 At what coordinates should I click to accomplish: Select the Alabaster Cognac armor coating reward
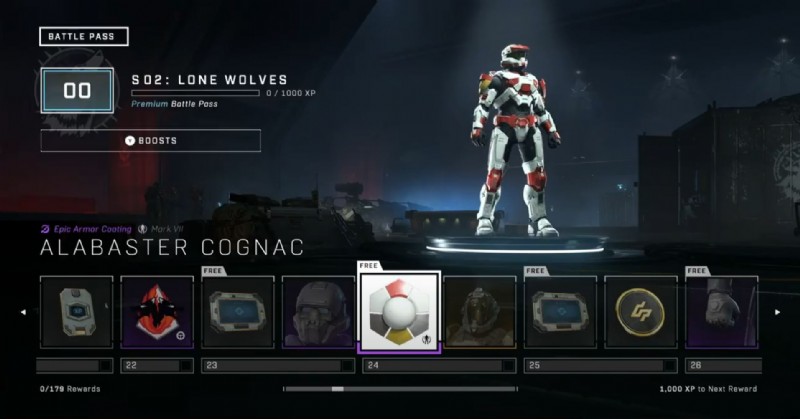pos(398,313)
